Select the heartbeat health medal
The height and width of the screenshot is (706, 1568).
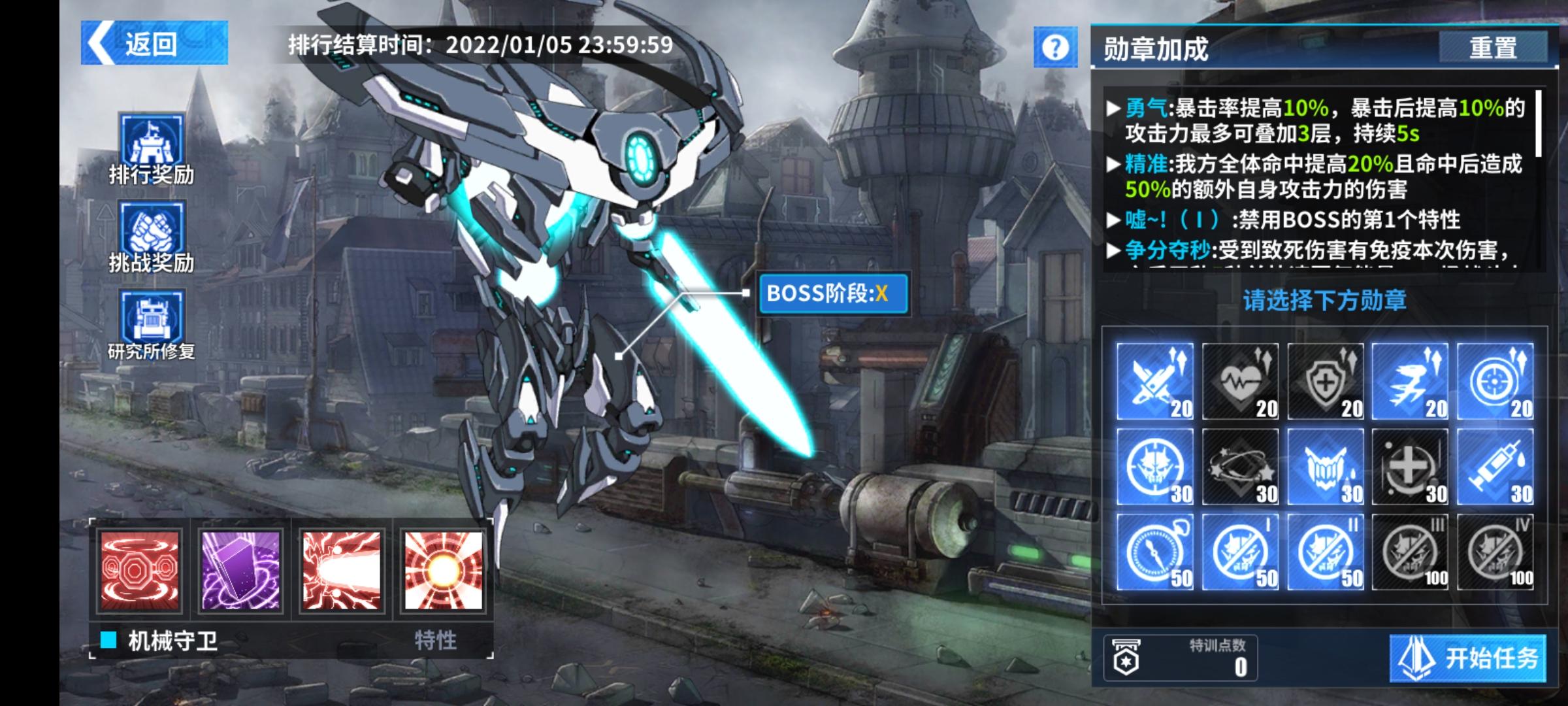1240,382
